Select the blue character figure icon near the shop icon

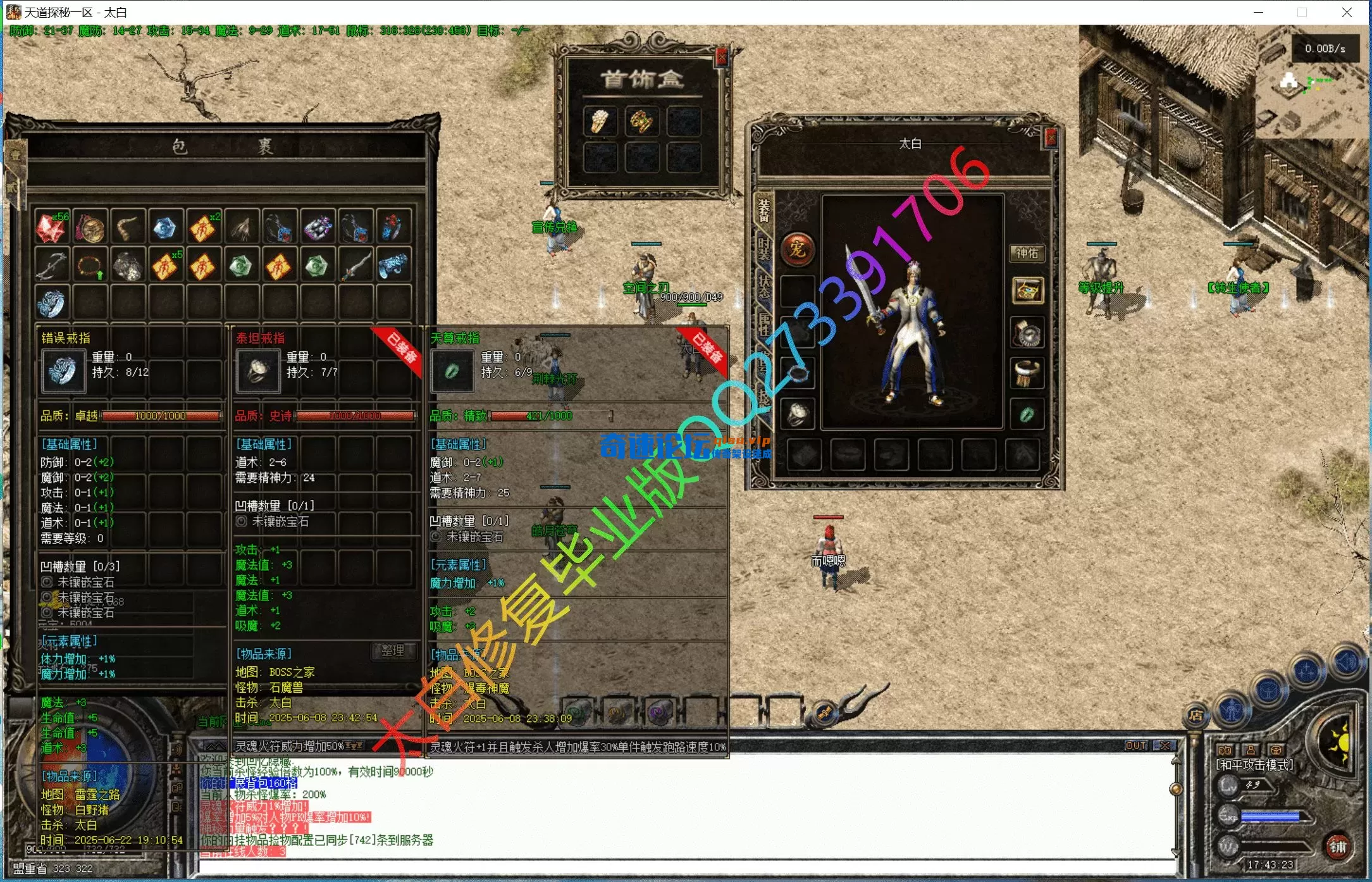pos(1232,712)
